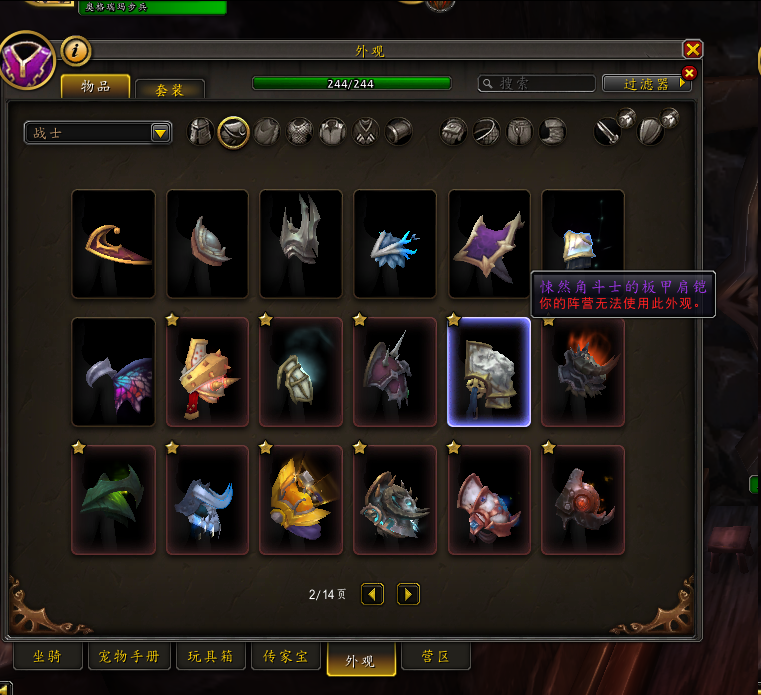This screenshot has width=761, height=695.
Task: Select the chest armor slot icon
Action: (300, 132)
